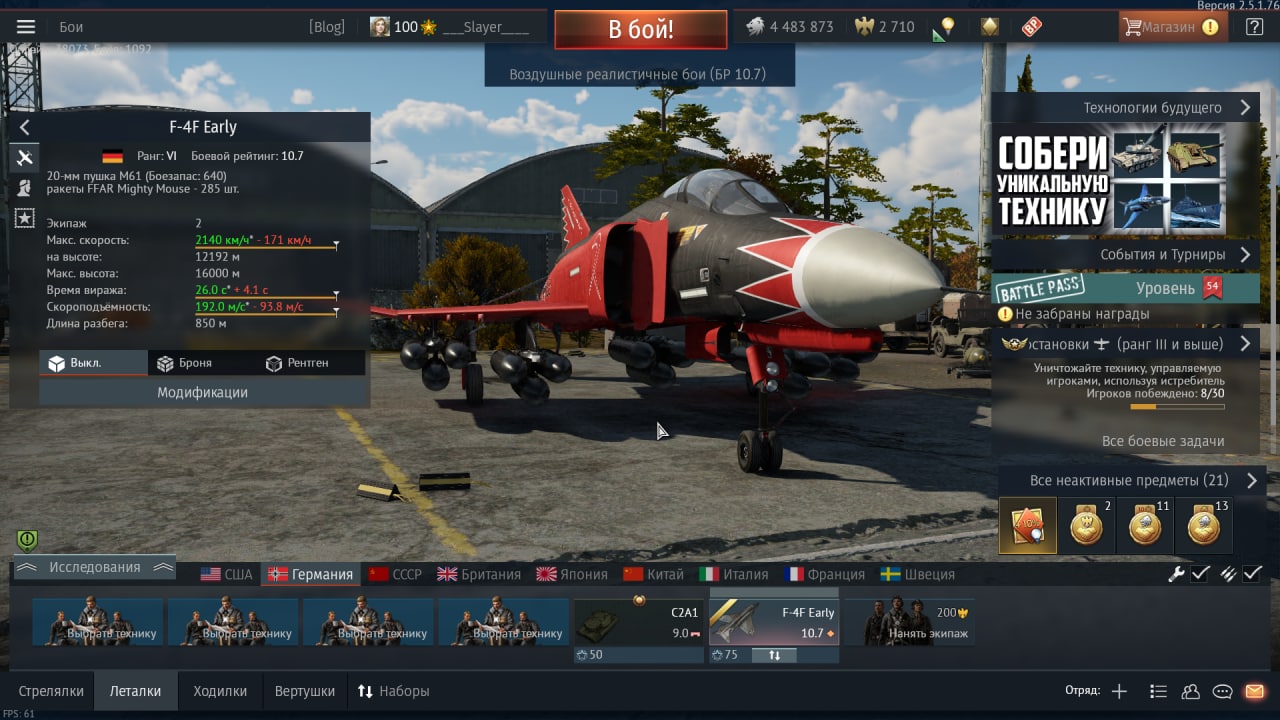Viewport: 1280px width, 720px height.
Task: Choose the Швеция nation tab
Action: [x=918, y=574]
